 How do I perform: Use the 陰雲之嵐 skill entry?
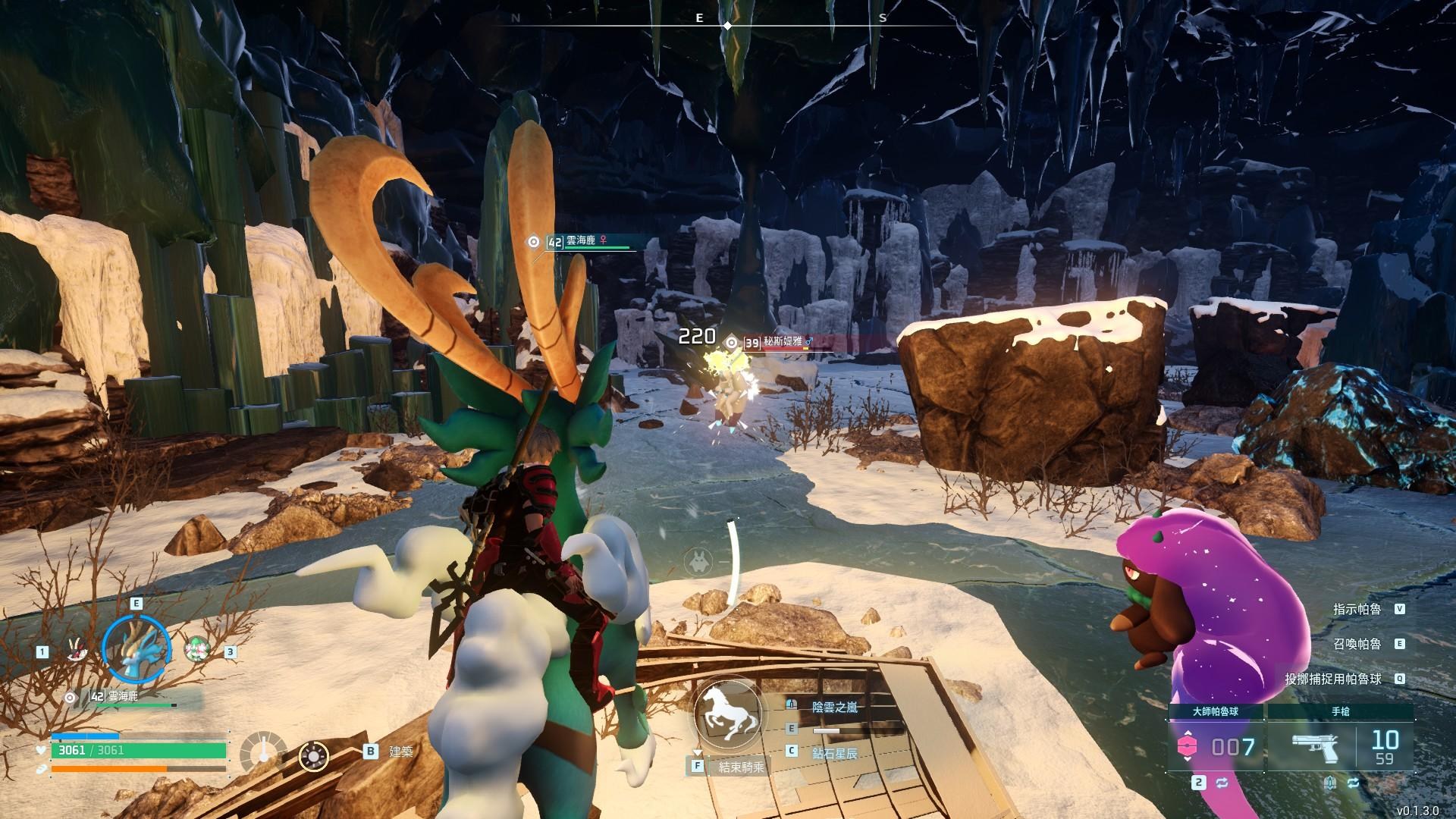point(834,707)
